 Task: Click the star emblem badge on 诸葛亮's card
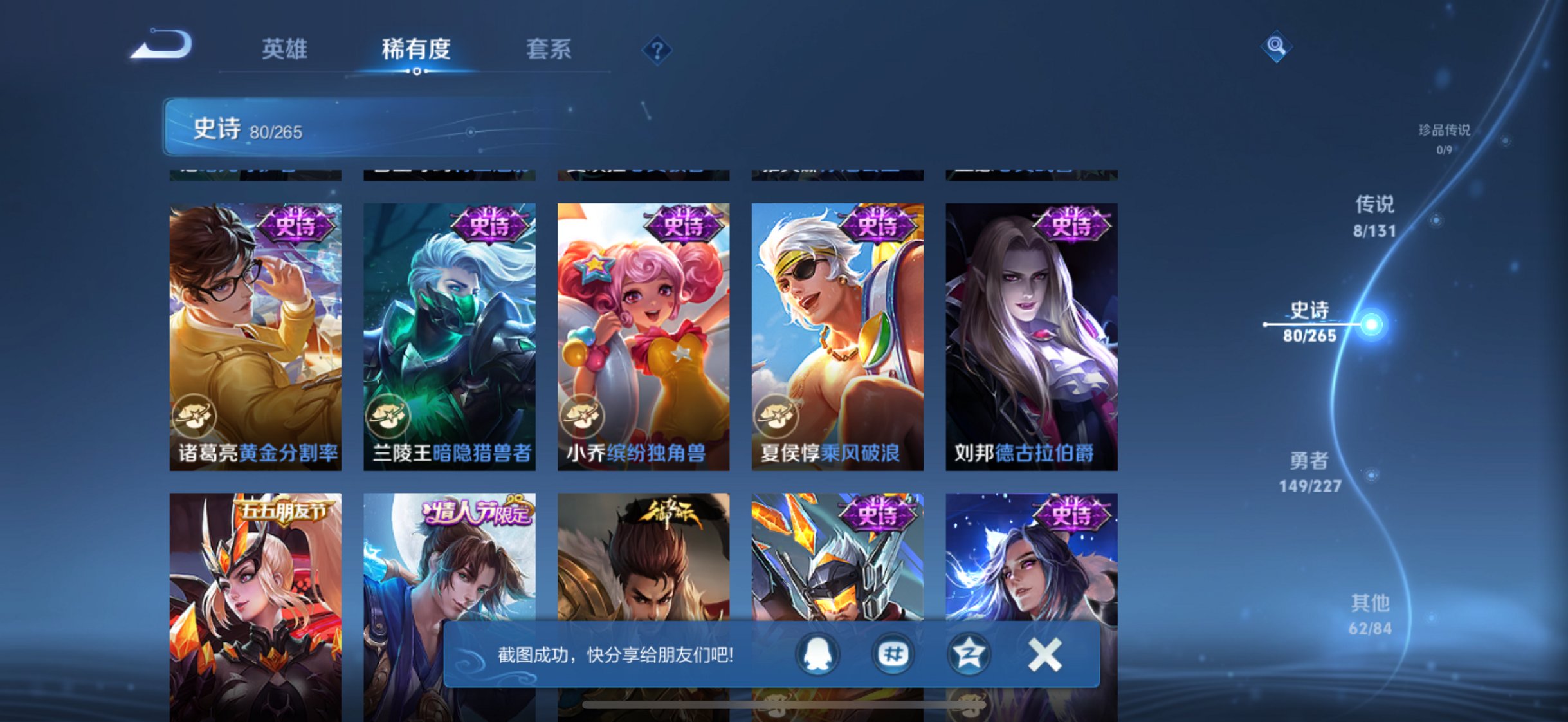click(196, 415)
